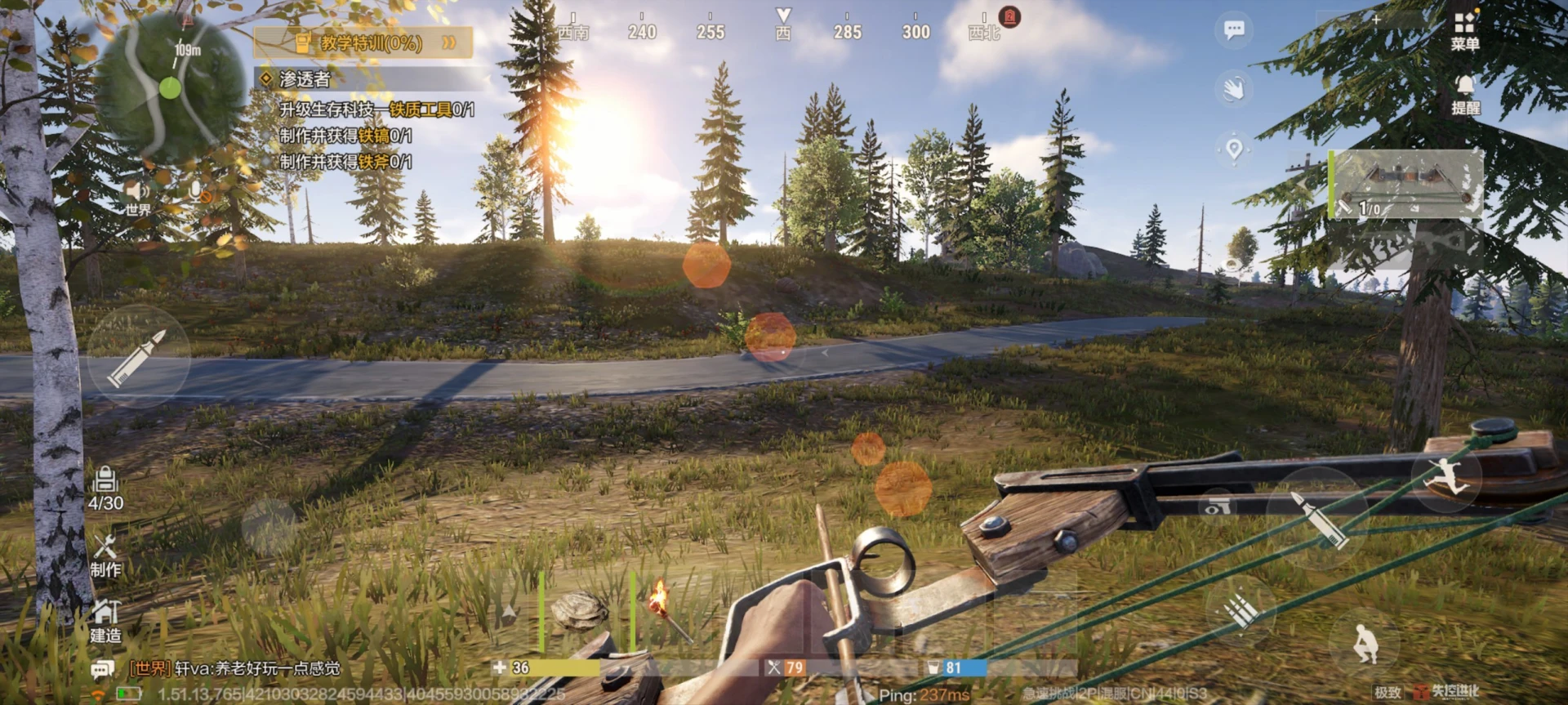Screen dimensions: 1568x705
Task: Select the 渗透者 quest tracker header
Action: 304,78
